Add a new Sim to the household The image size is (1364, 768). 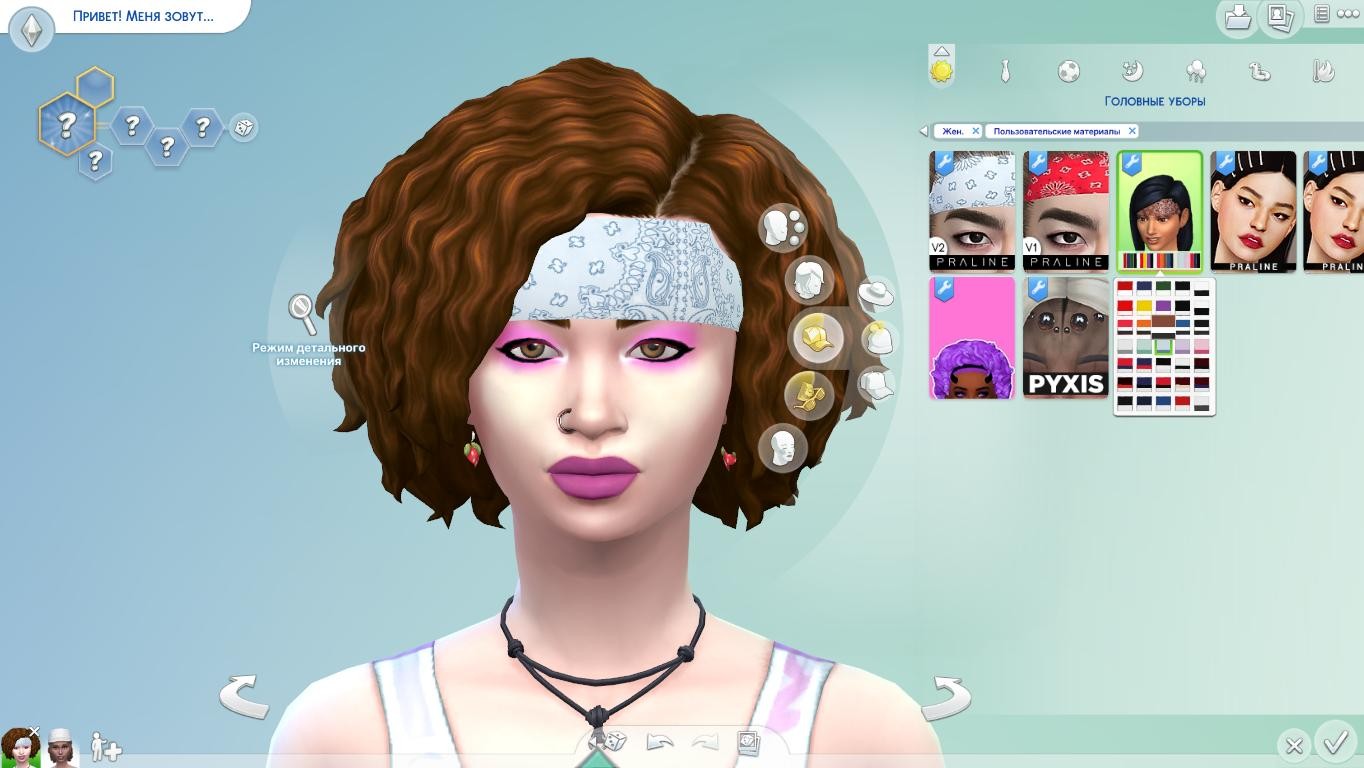[x=105, y=747]
